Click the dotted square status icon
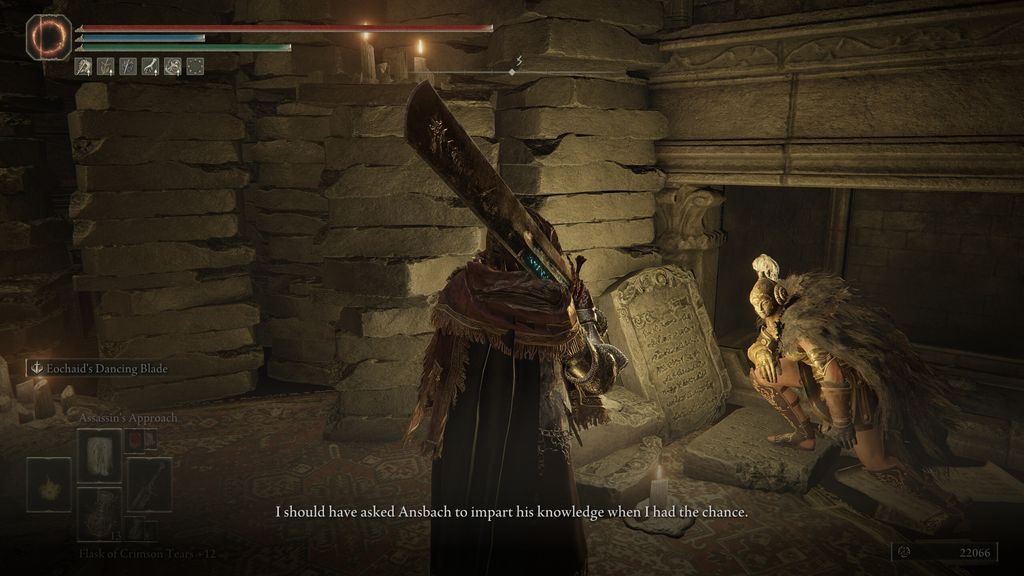1024x576 pixels. 195,67
